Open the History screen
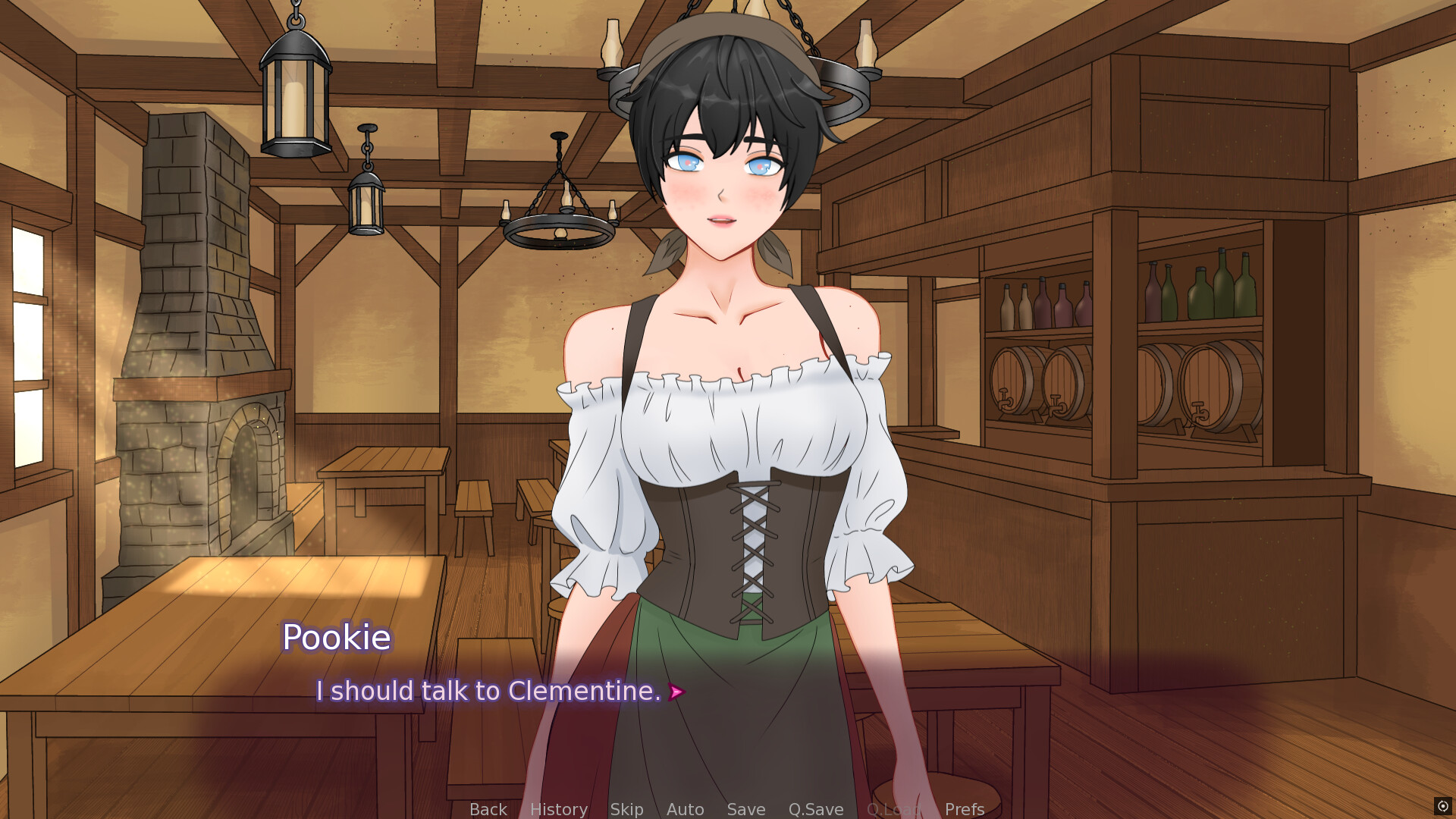This screenshot has height=819, width=1456. [558, 808]
